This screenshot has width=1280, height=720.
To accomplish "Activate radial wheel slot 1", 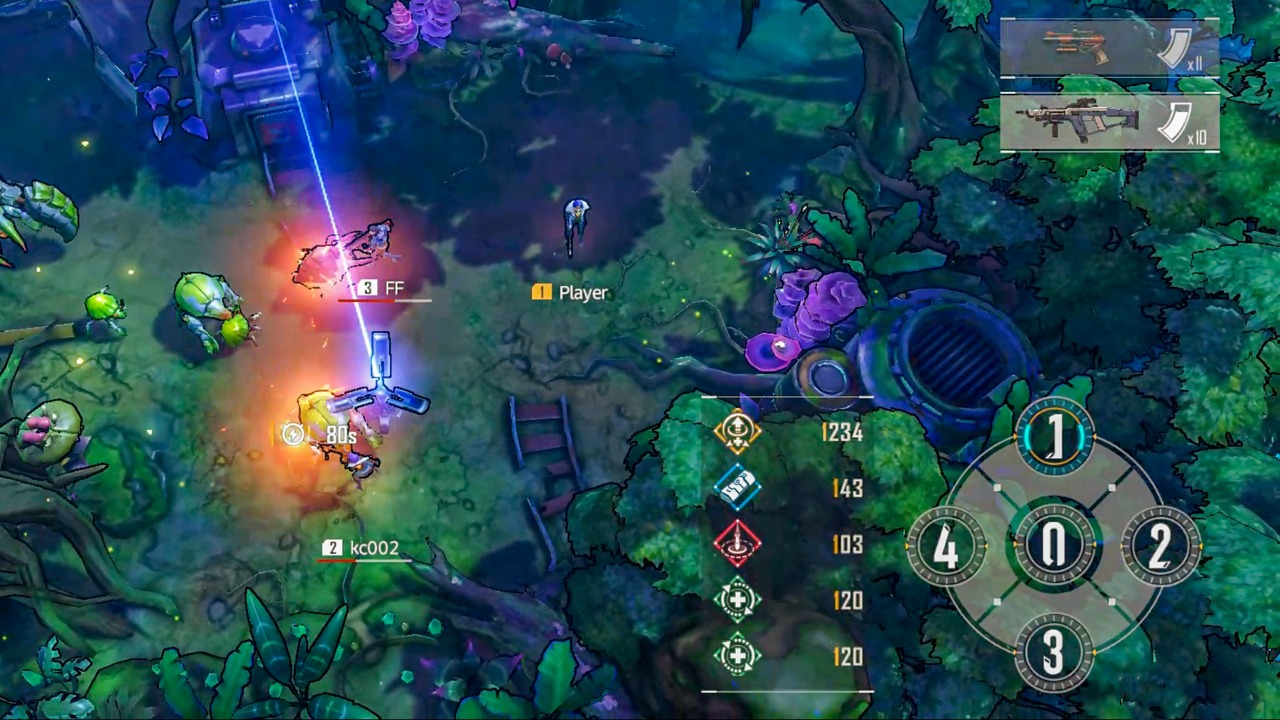I will tap(1054, 438).
